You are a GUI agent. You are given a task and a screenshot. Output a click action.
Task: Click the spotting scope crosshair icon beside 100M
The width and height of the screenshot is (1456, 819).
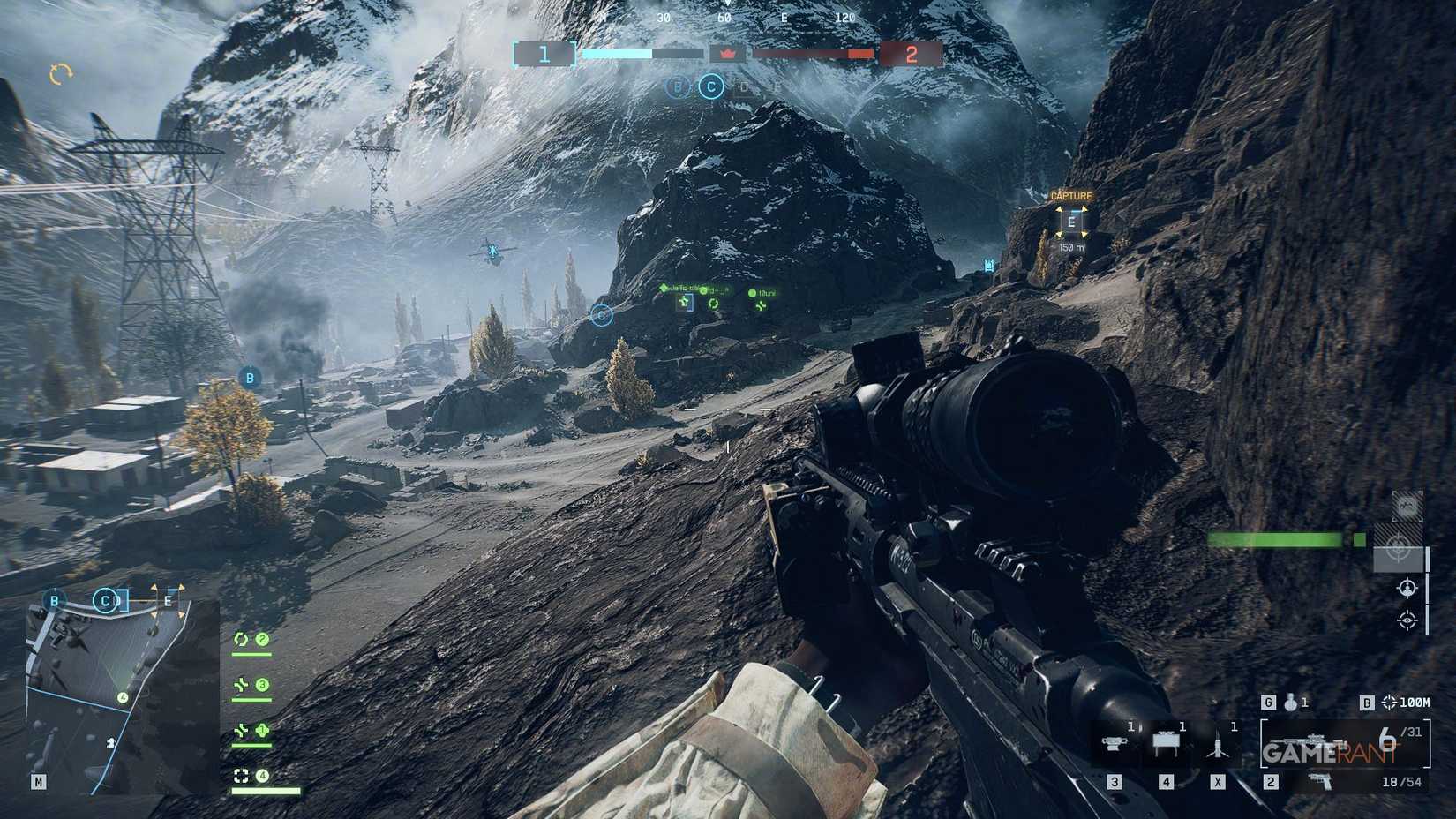click(x=1392, y=703)
